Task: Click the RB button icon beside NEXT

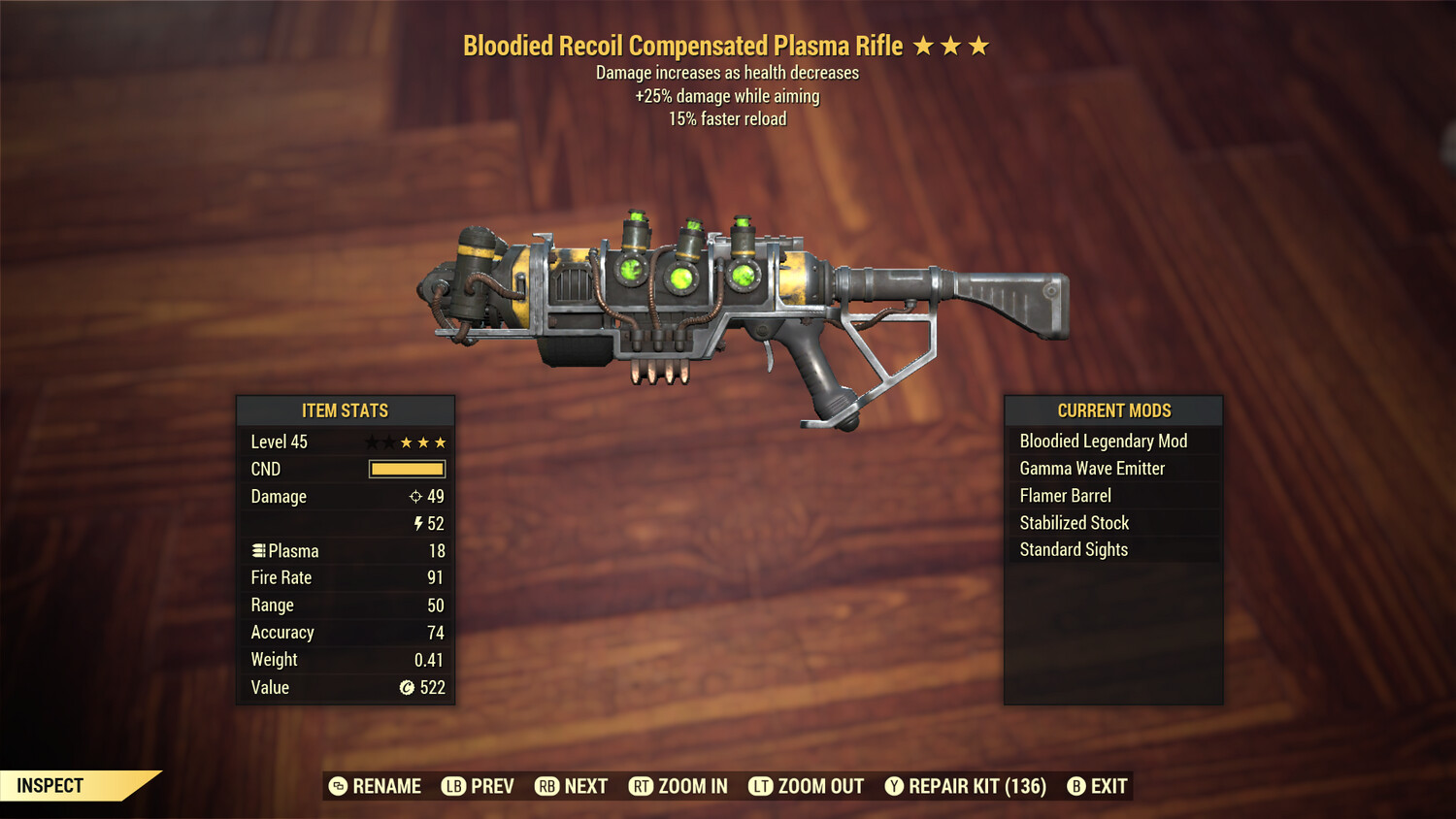Action: 546,786
